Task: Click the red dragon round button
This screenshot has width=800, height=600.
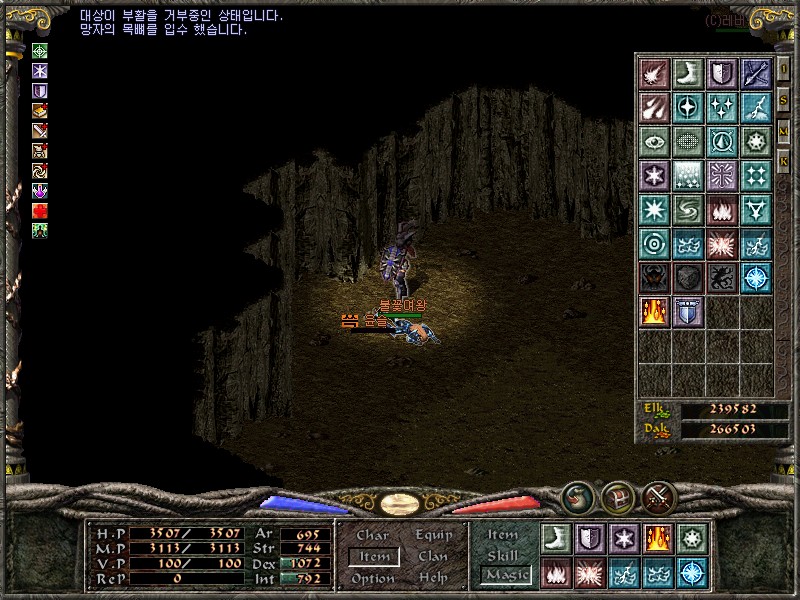Action: pos(577,496)
